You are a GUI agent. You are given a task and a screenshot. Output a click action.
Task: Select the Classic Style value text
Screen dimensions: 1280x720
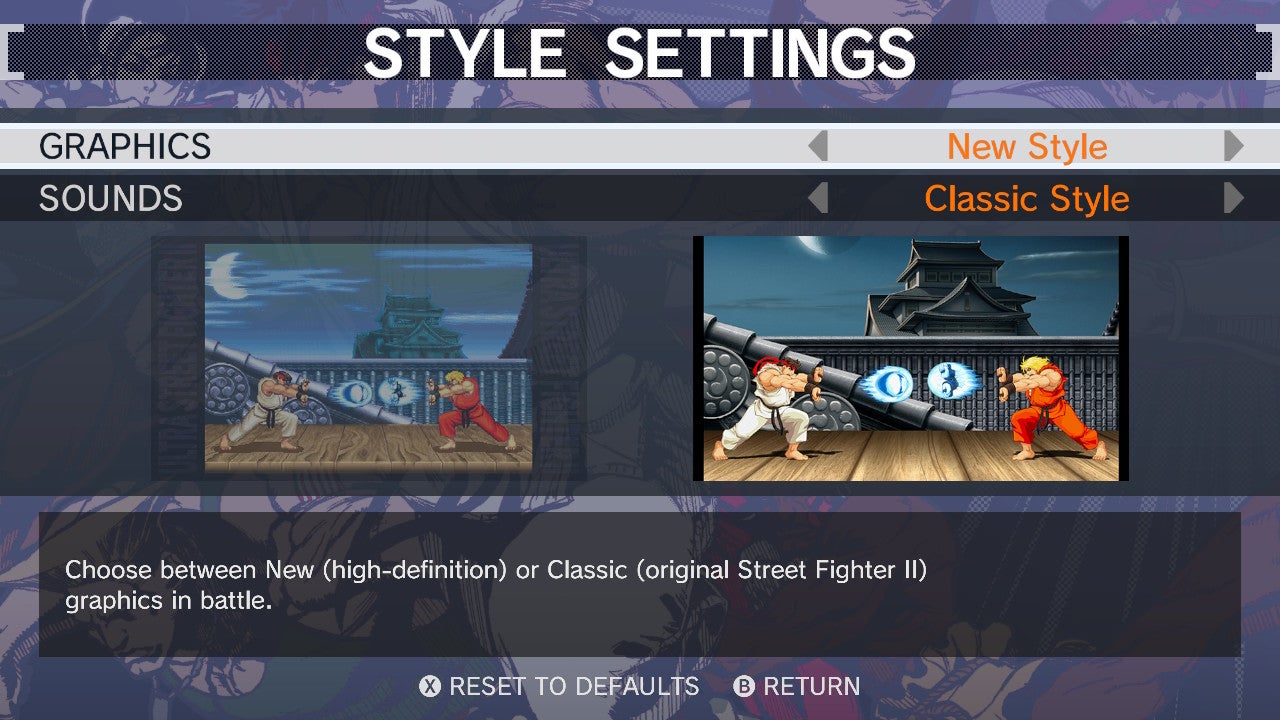point(1028,199)
